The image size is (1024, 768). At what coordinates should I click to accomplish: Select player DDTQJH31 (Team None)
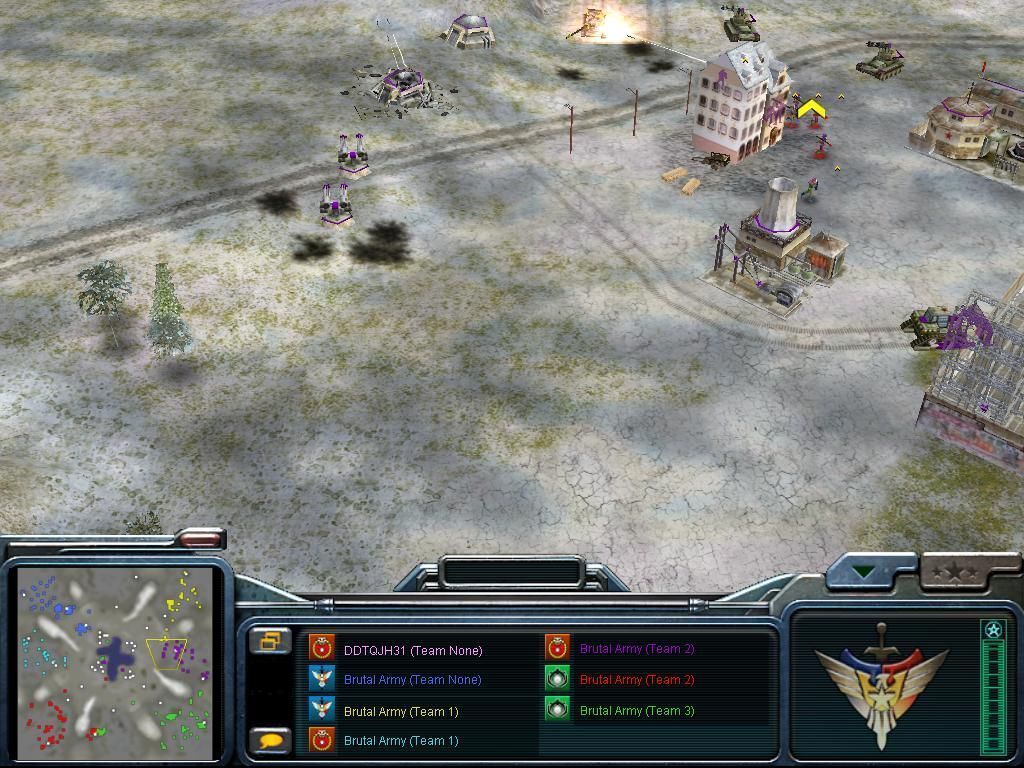[x=412, y=650]
